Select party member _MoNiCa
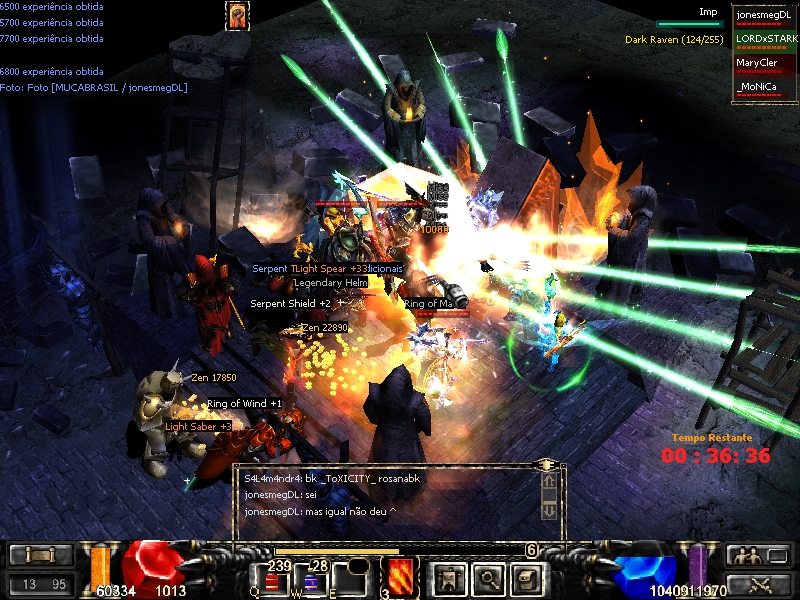 pyautogui.click(x=765, y=89)
